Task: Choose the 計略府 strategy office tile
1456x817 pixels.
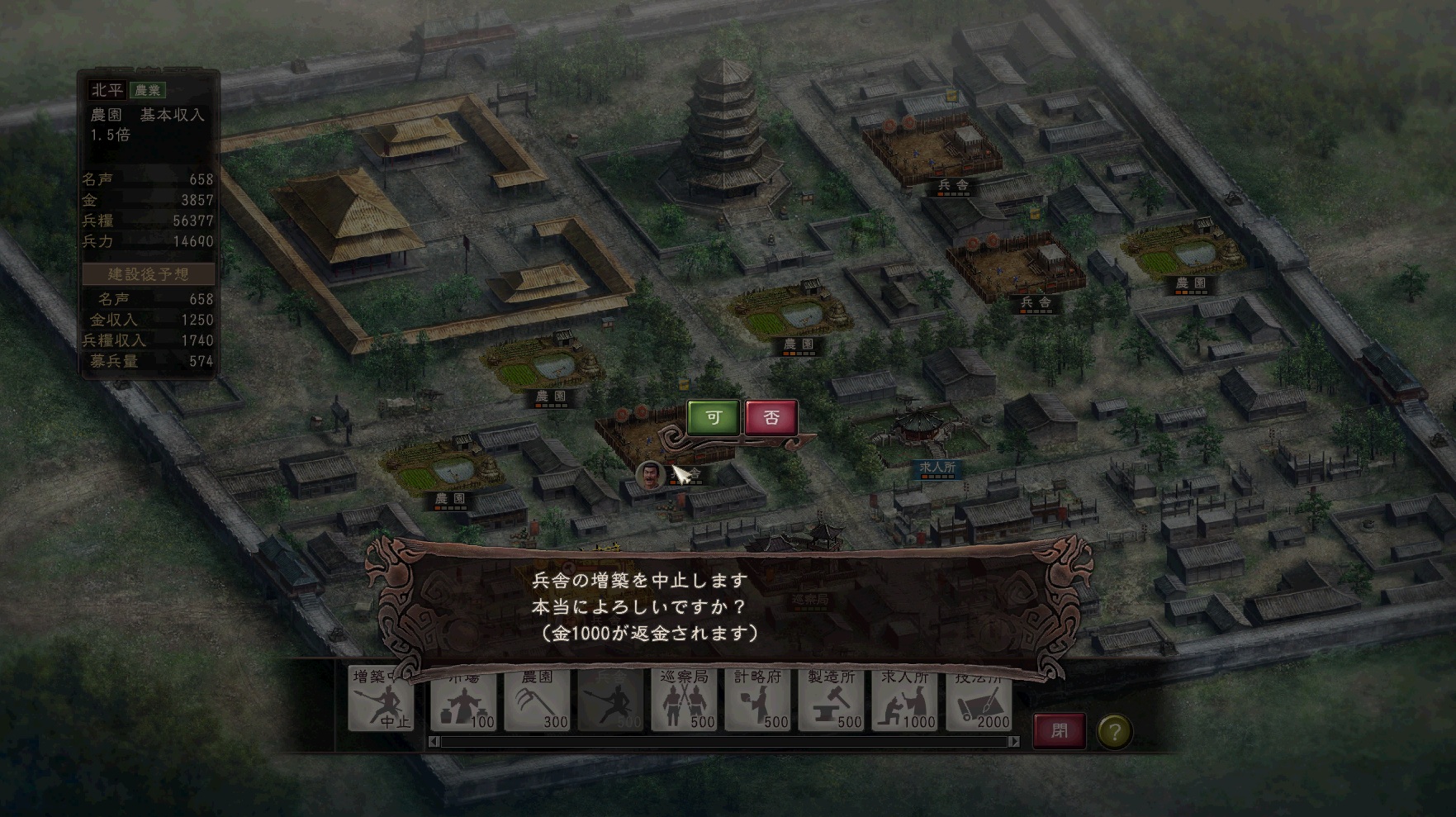Action: (x=757, y=701)
